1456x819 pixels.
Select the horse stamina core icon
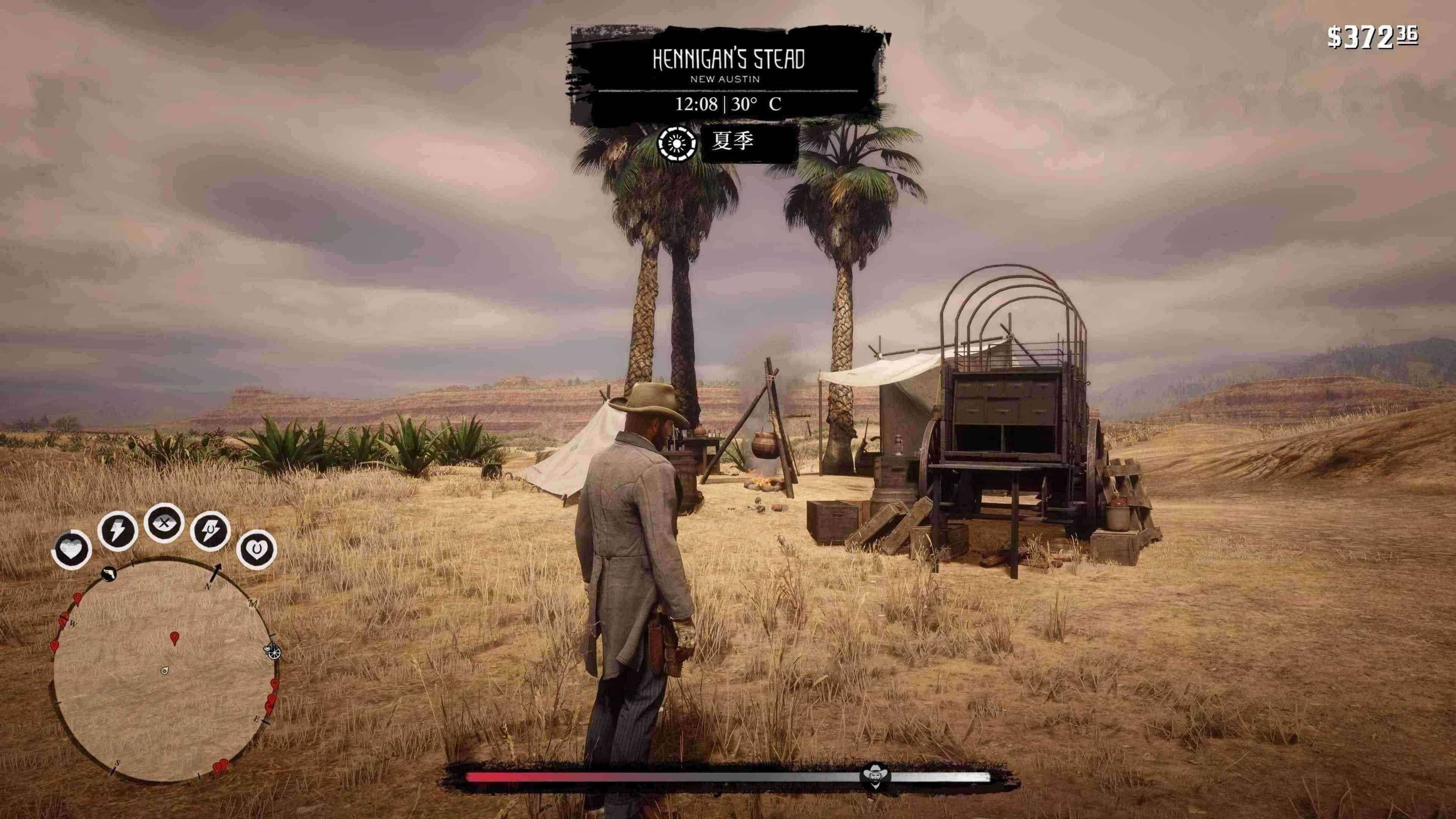pyautogui.click(x=210, y=531)
